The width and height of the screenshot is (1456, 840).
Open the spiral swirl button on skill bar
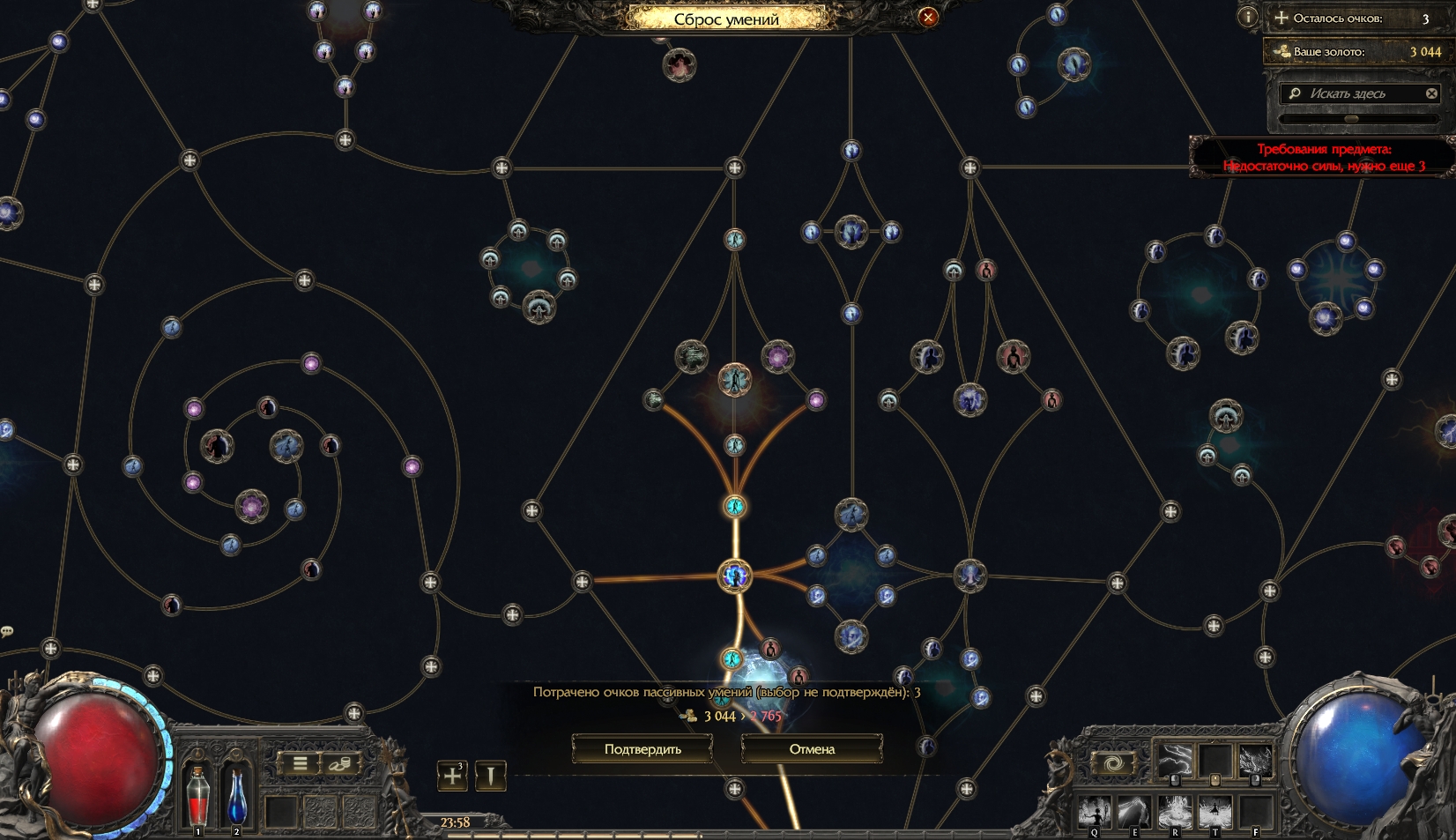1113,762
